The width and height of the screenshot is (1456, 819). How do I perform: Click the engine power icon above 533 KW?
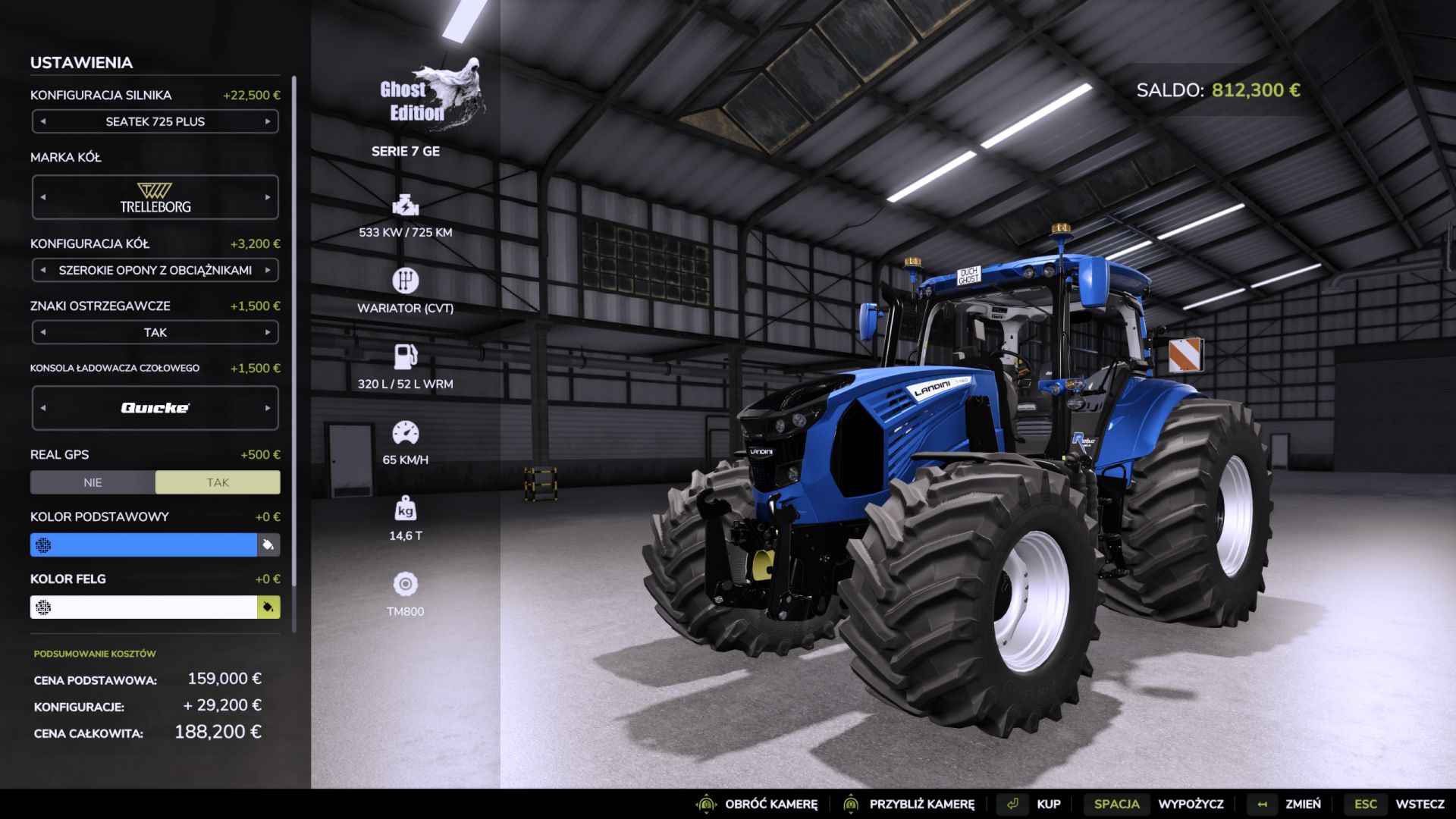click(x=407, y=205)
